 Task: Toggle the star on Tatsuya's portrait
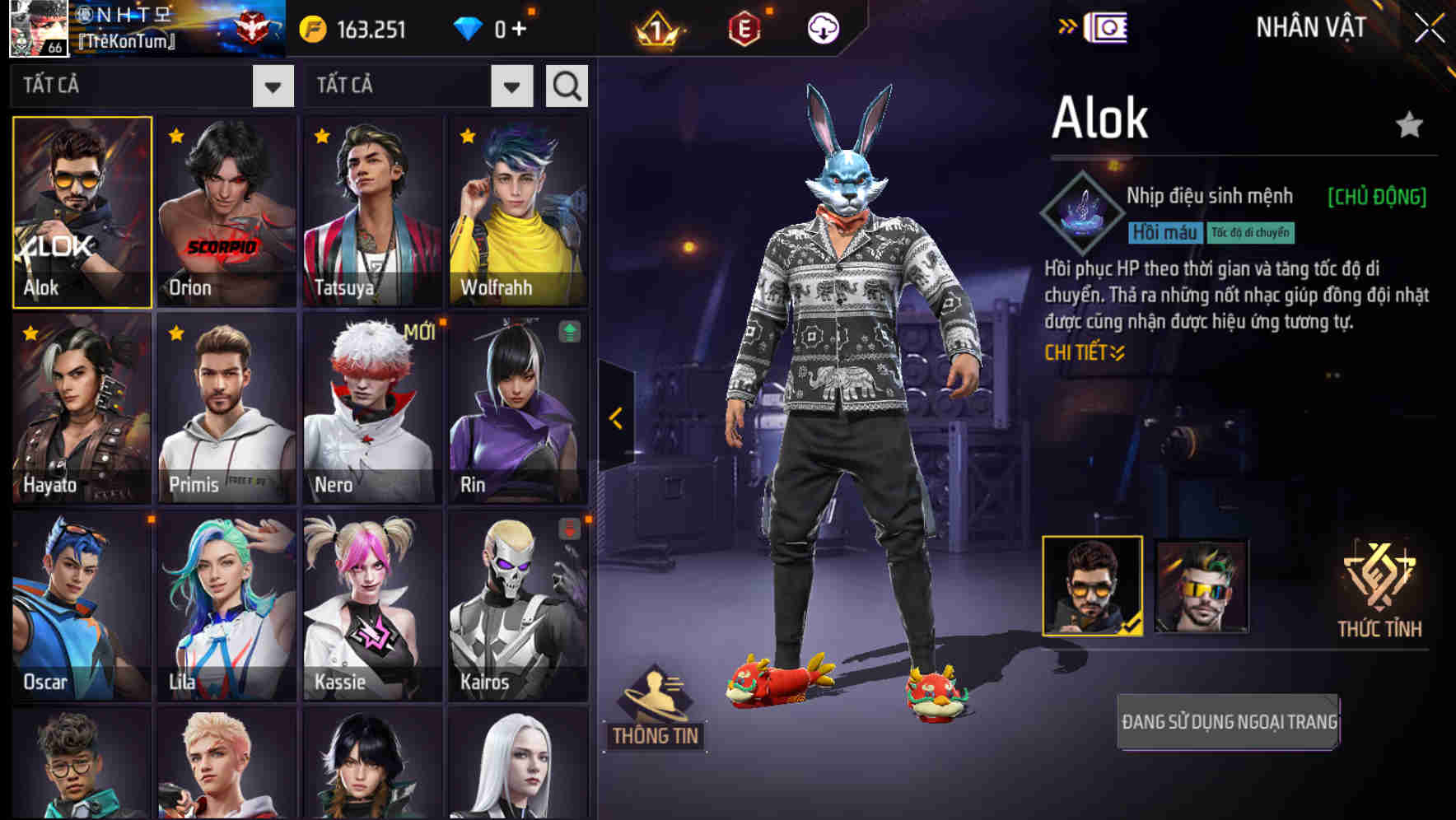321,133
